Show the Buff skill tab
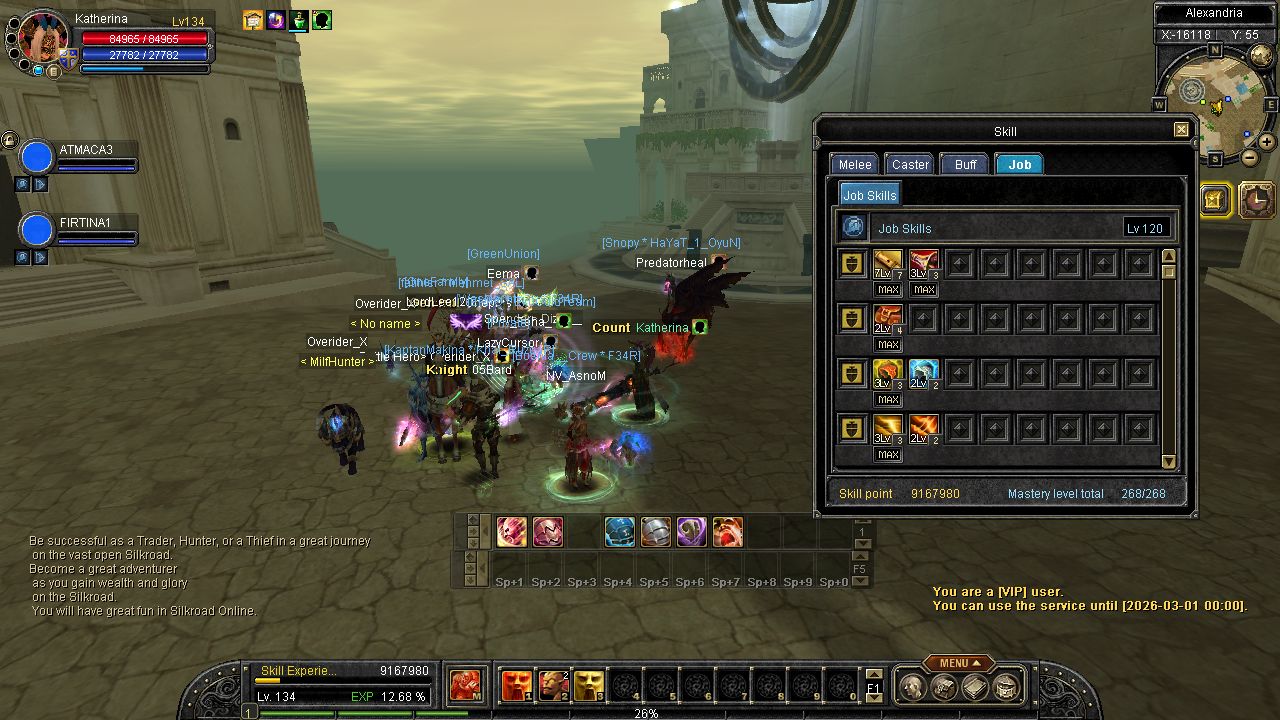 (x=965, y=165)
